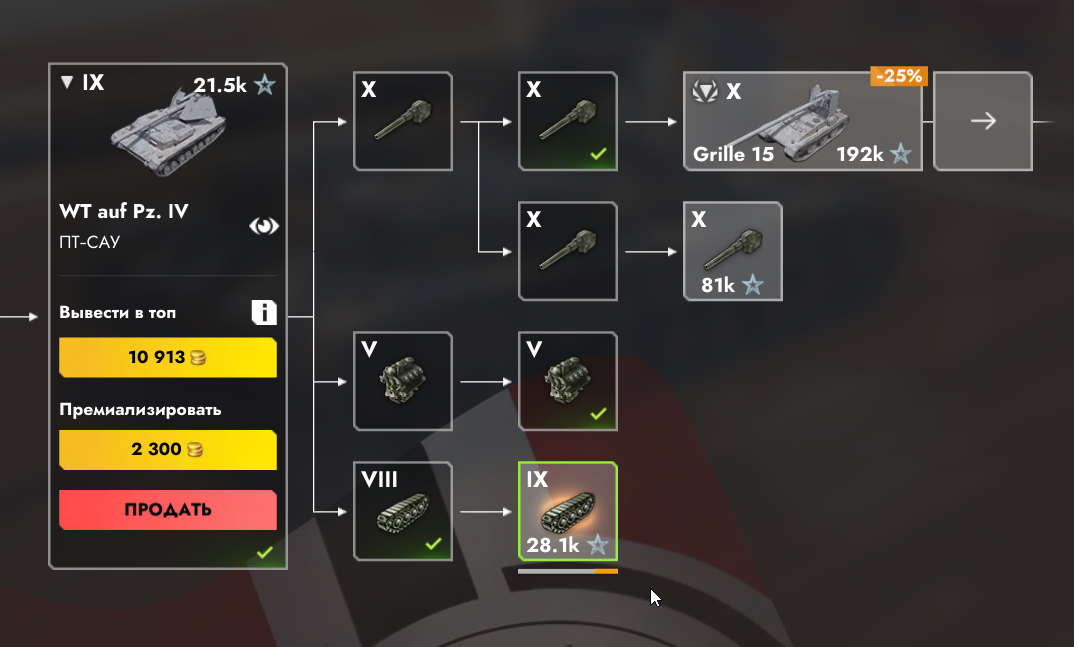The width and height of the screenshot is (1074, 647).
Task: Open the info icon beside Вывести в топ
Action: [264, 313]
